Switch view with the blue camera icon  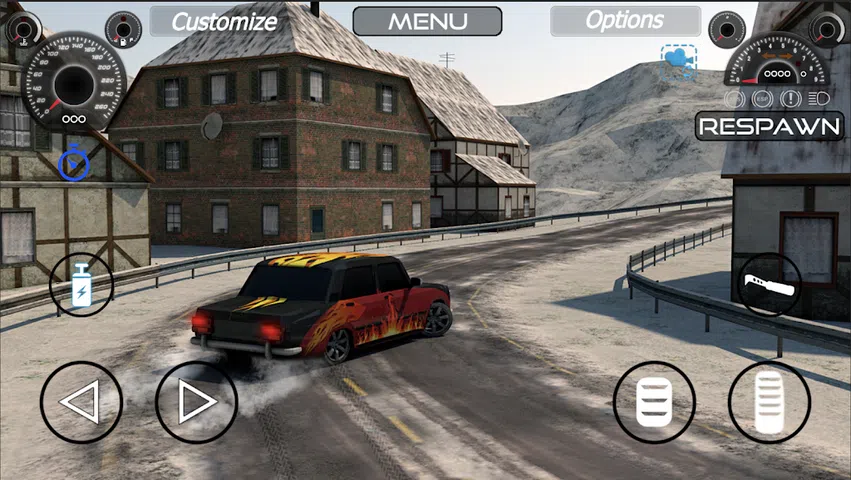678,58
